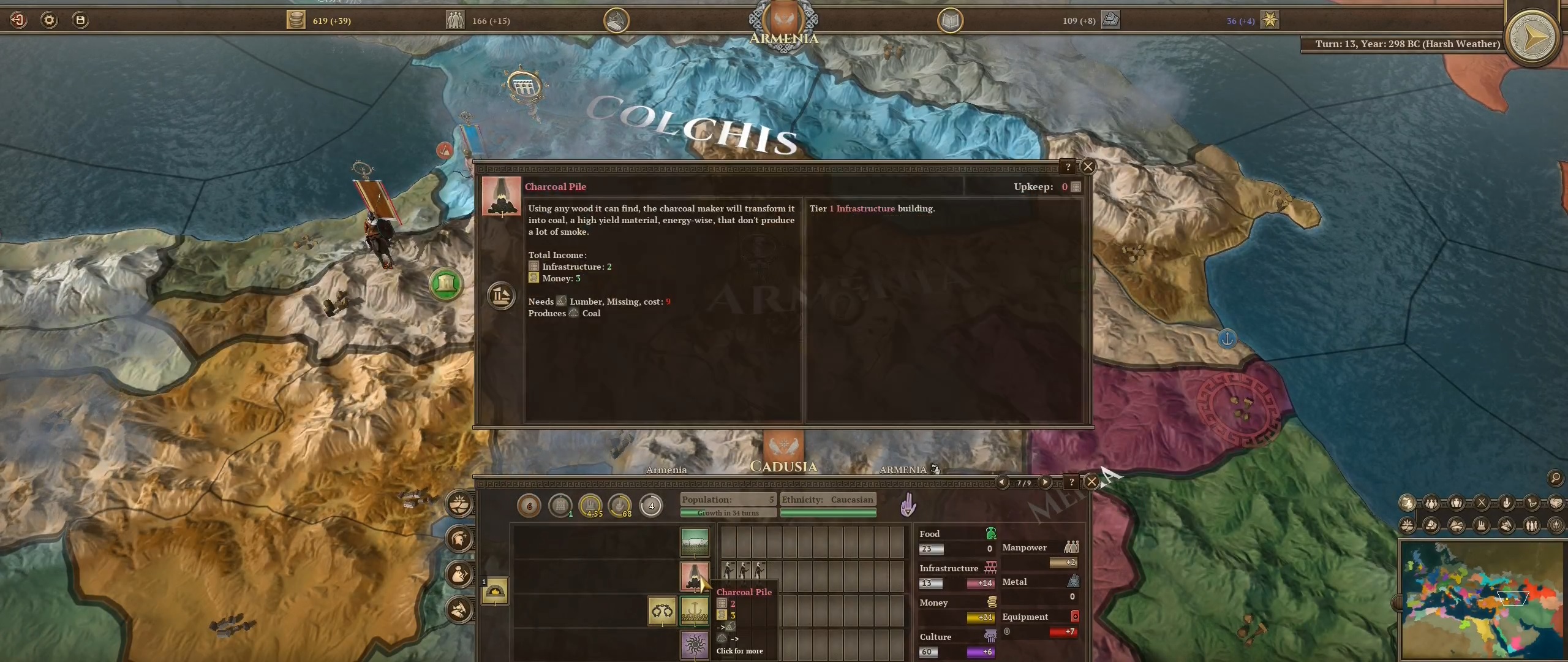1568x662 pixels.
Task: Click 'Click for more' in Charcoal Pile tooltip
Action: tap(739, 651)
